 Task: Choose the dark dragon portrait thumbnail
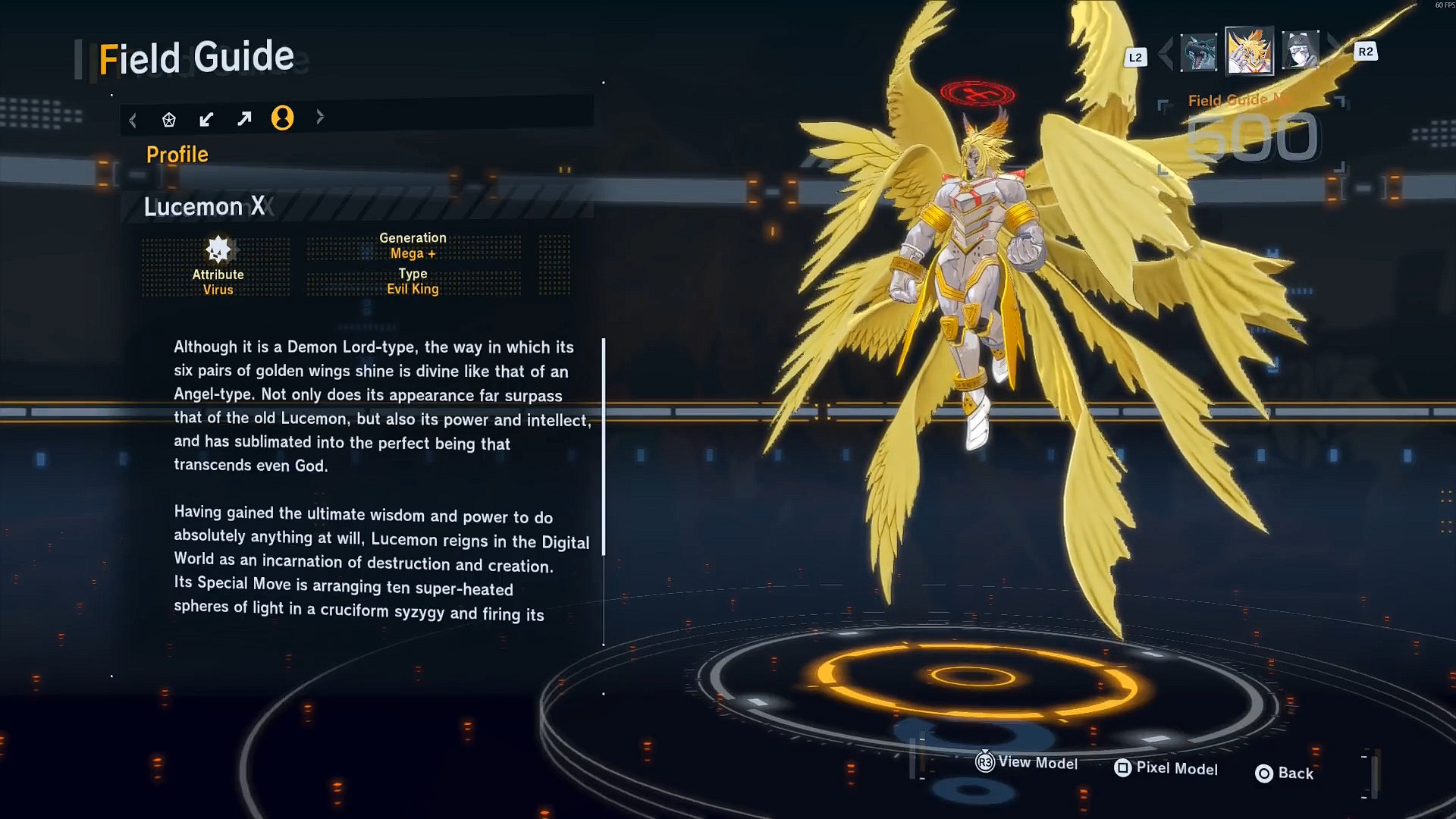pyautogui.click(x=1198, y=52)
